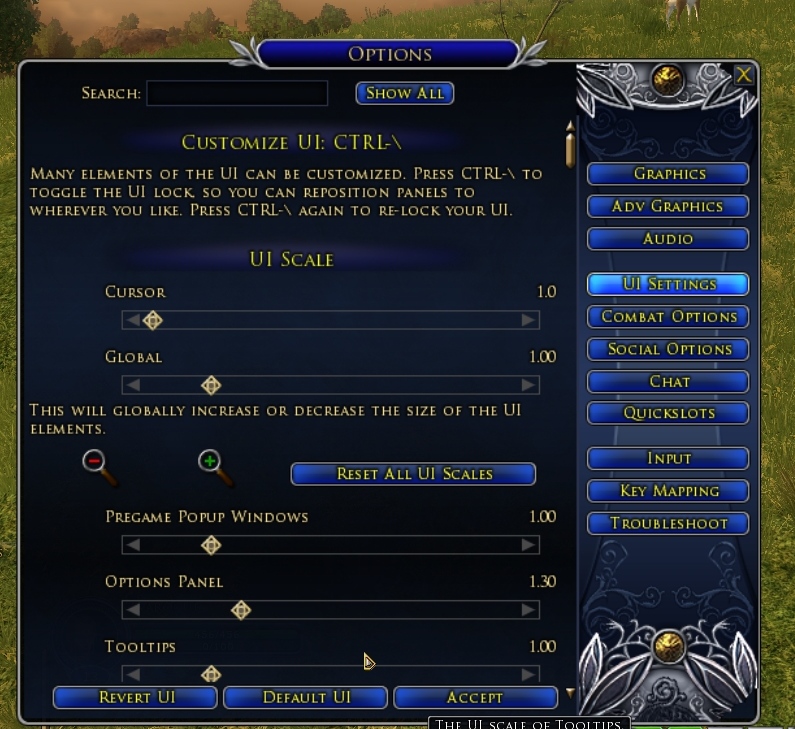Close the Options window
Viewport: 795px width, 729px height.
[743, 75]
